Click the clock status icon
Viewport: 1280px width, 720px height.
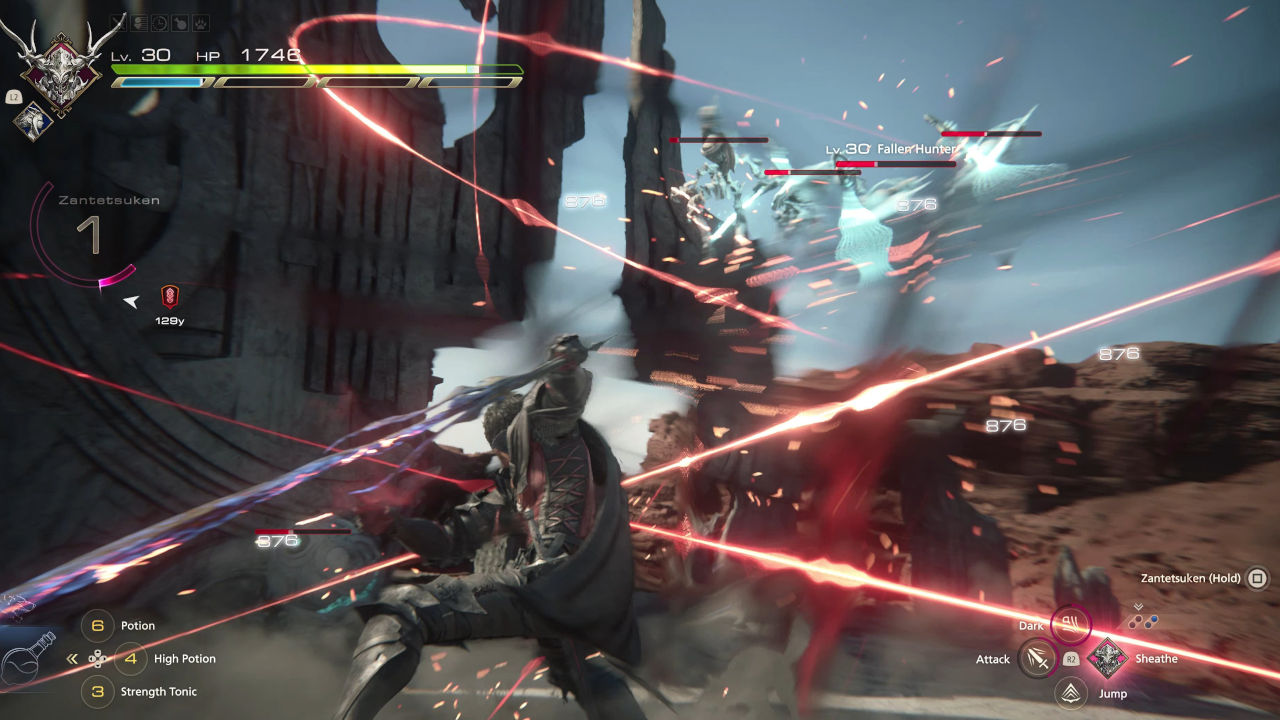(x=161, y=20)
